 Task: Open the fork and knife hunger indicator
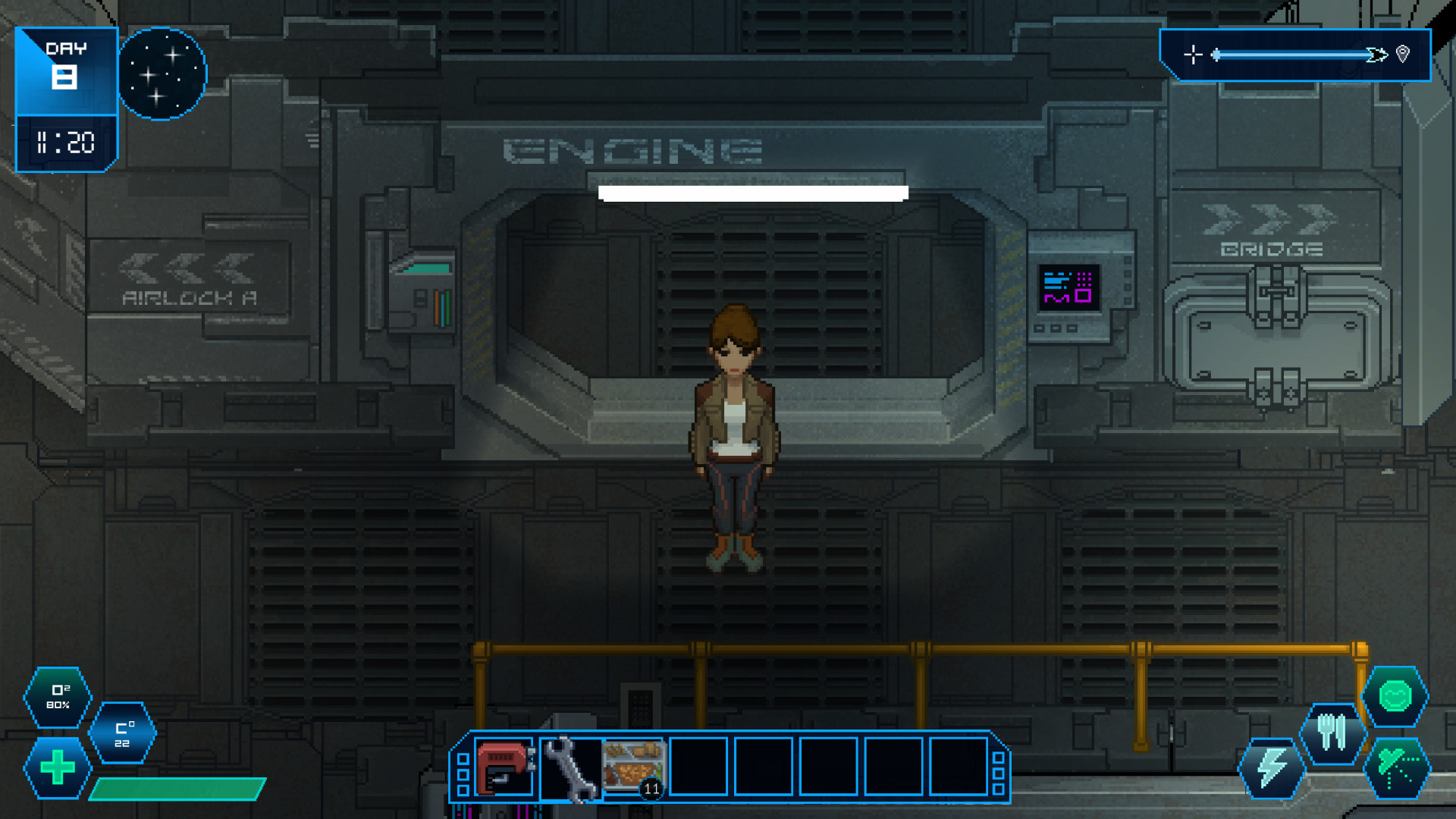pyautogui.click(x=1333, y=733)
